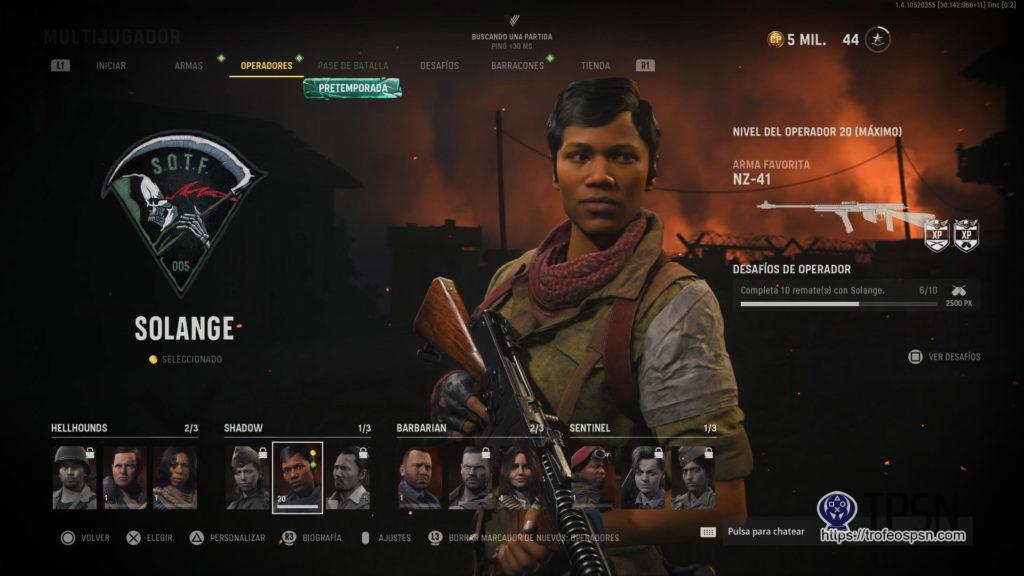Visit the Tienda tab
Screen dimensions: 1024x576
595,66
